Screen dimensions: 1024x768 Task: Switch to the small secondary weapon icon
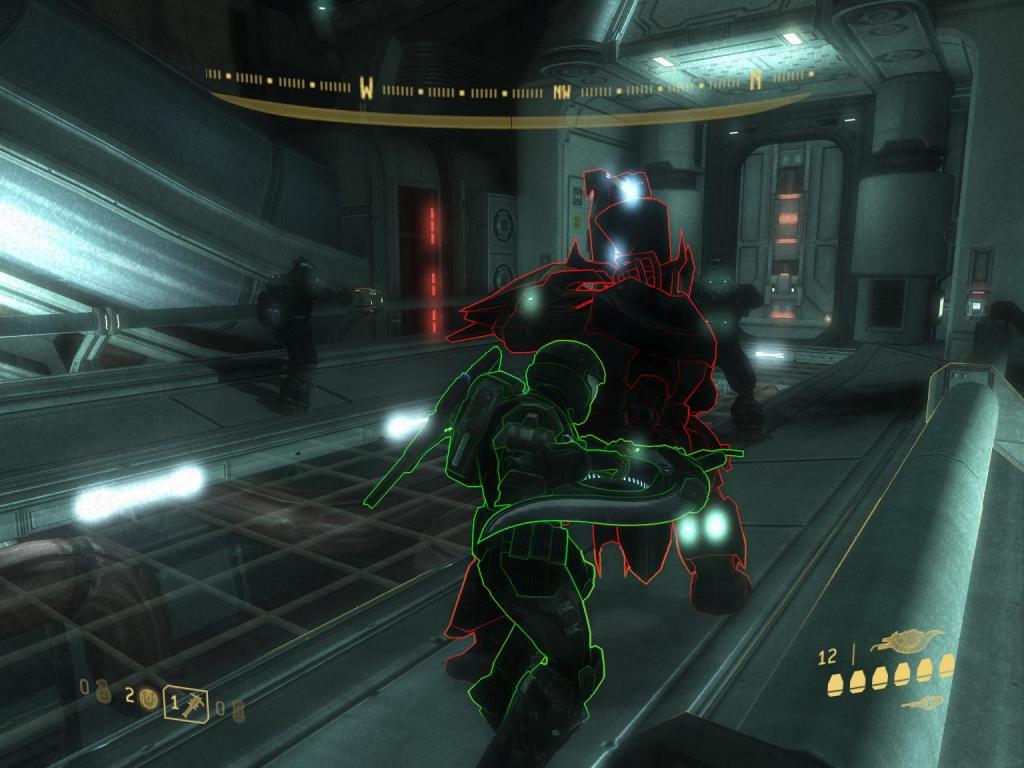[921, 703]
